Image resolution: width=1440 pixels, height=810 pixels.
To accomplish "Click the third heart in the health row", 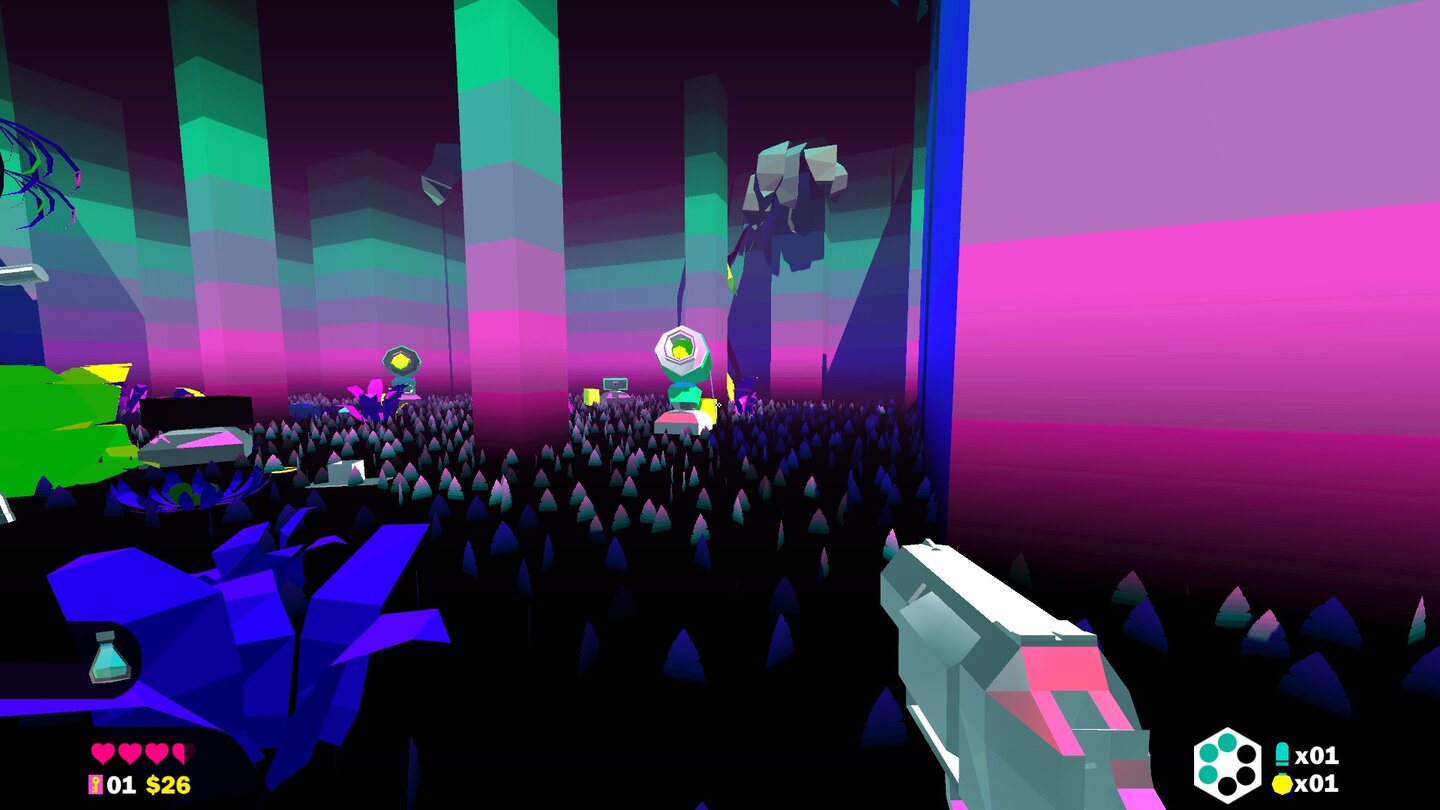I will click(x=155, y=753).
